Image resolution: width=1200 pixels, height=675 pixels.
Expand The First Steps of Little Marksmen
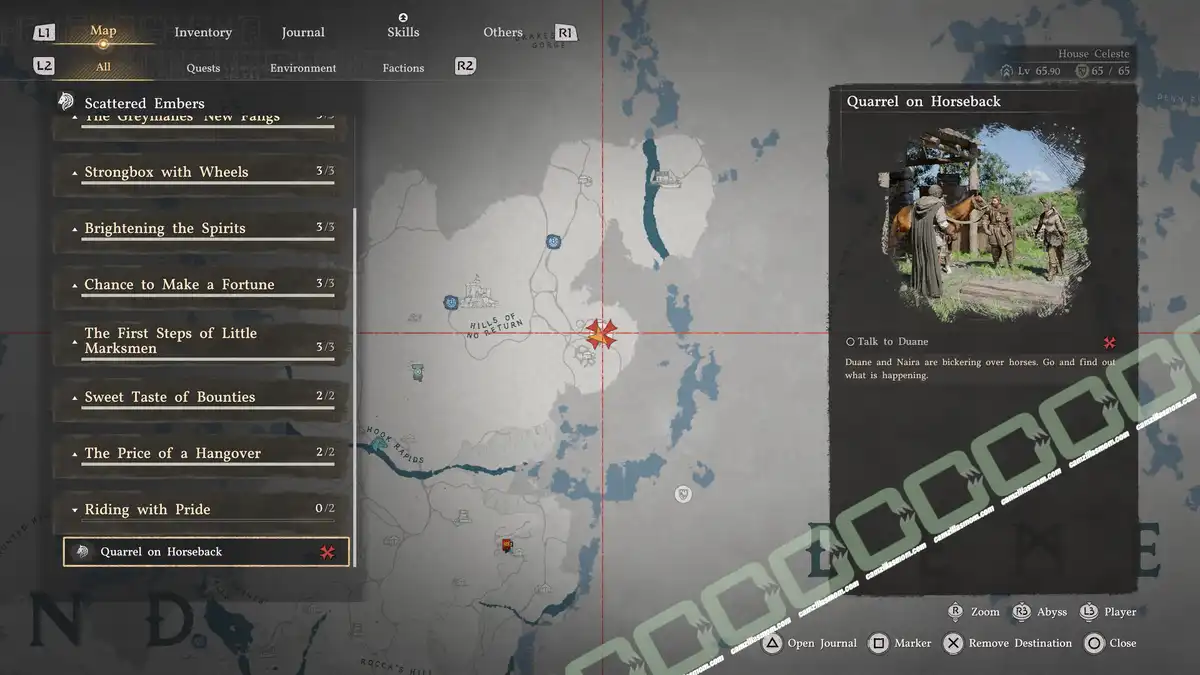pos(200,340)
